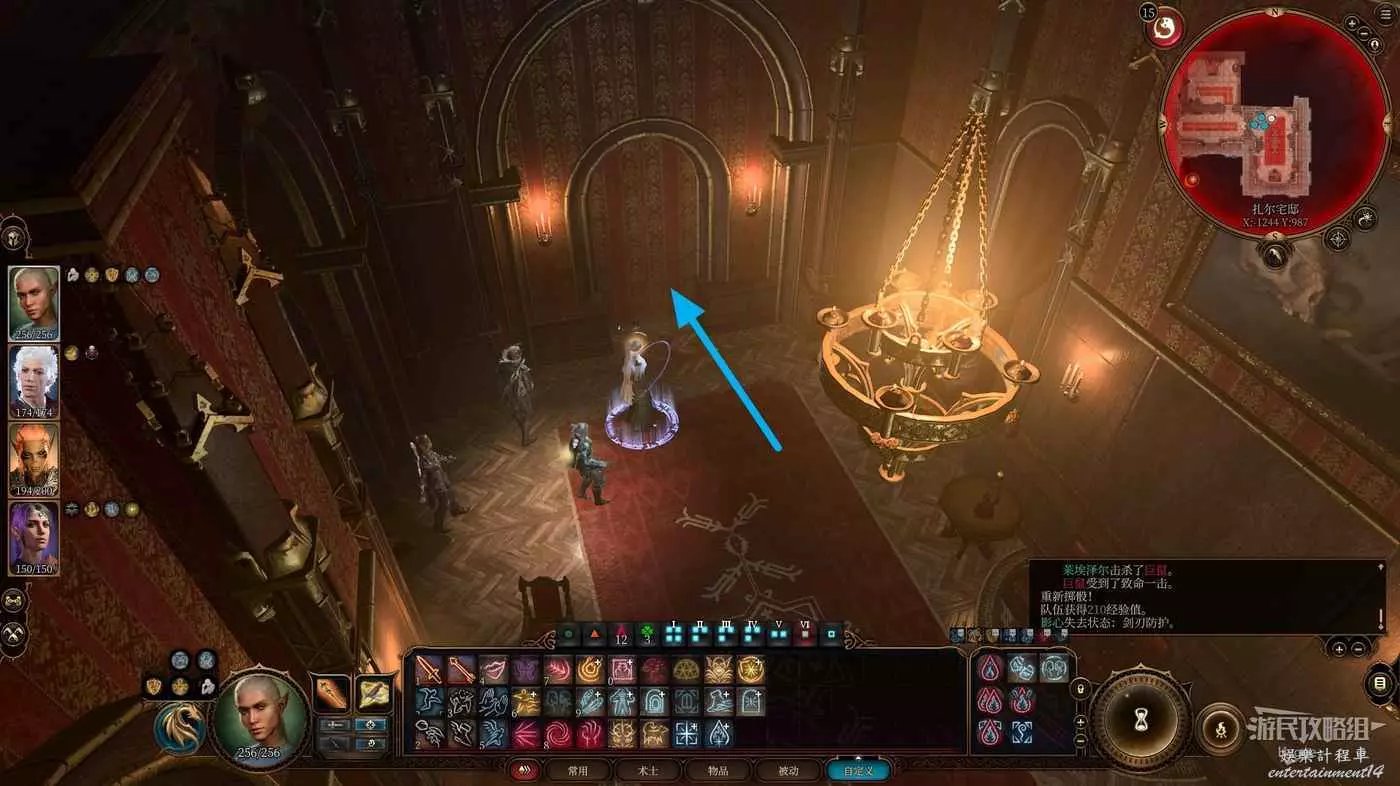Use the red lips ability icon
Viewport: 1400px width, 786px height.
pos(493,670)
